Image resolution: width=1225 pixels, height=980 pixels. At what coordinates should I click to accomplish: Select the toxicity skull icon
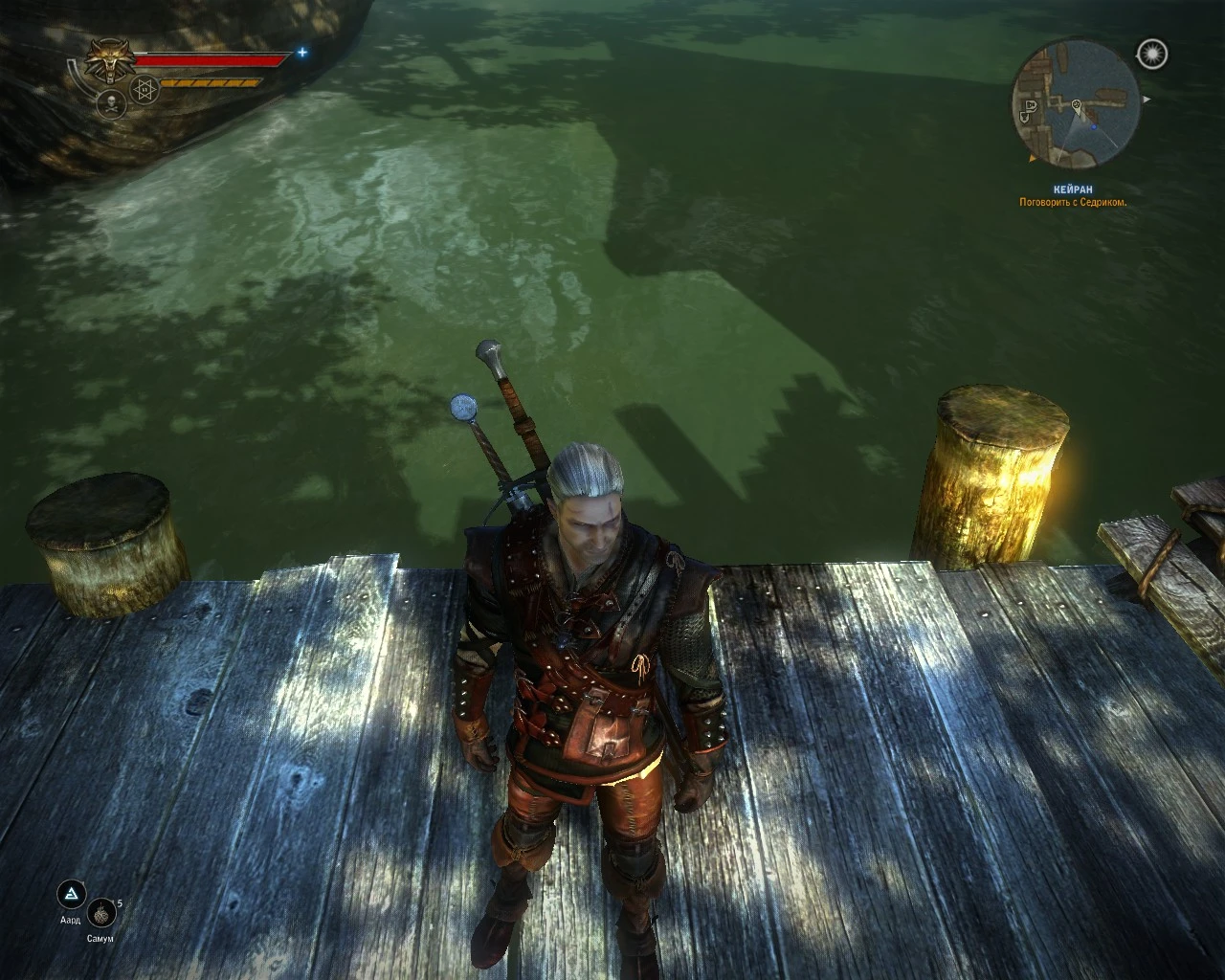tap(111, 104)
